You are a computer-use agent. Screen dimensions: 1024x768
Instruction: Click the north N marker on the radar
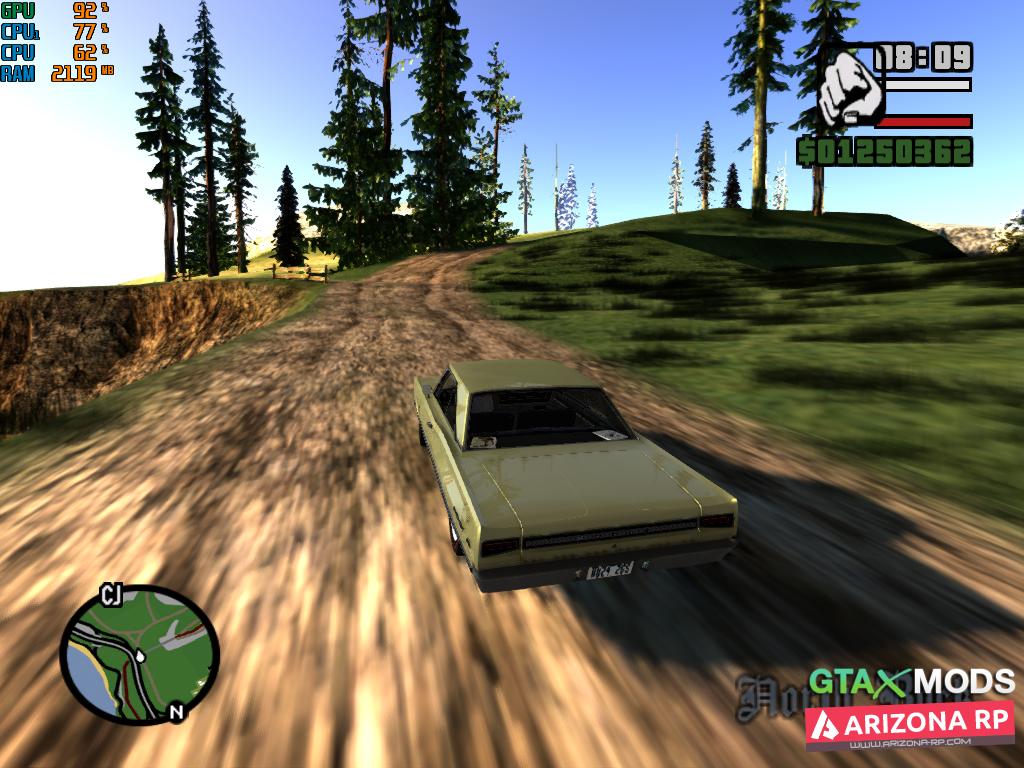[177, 712]
